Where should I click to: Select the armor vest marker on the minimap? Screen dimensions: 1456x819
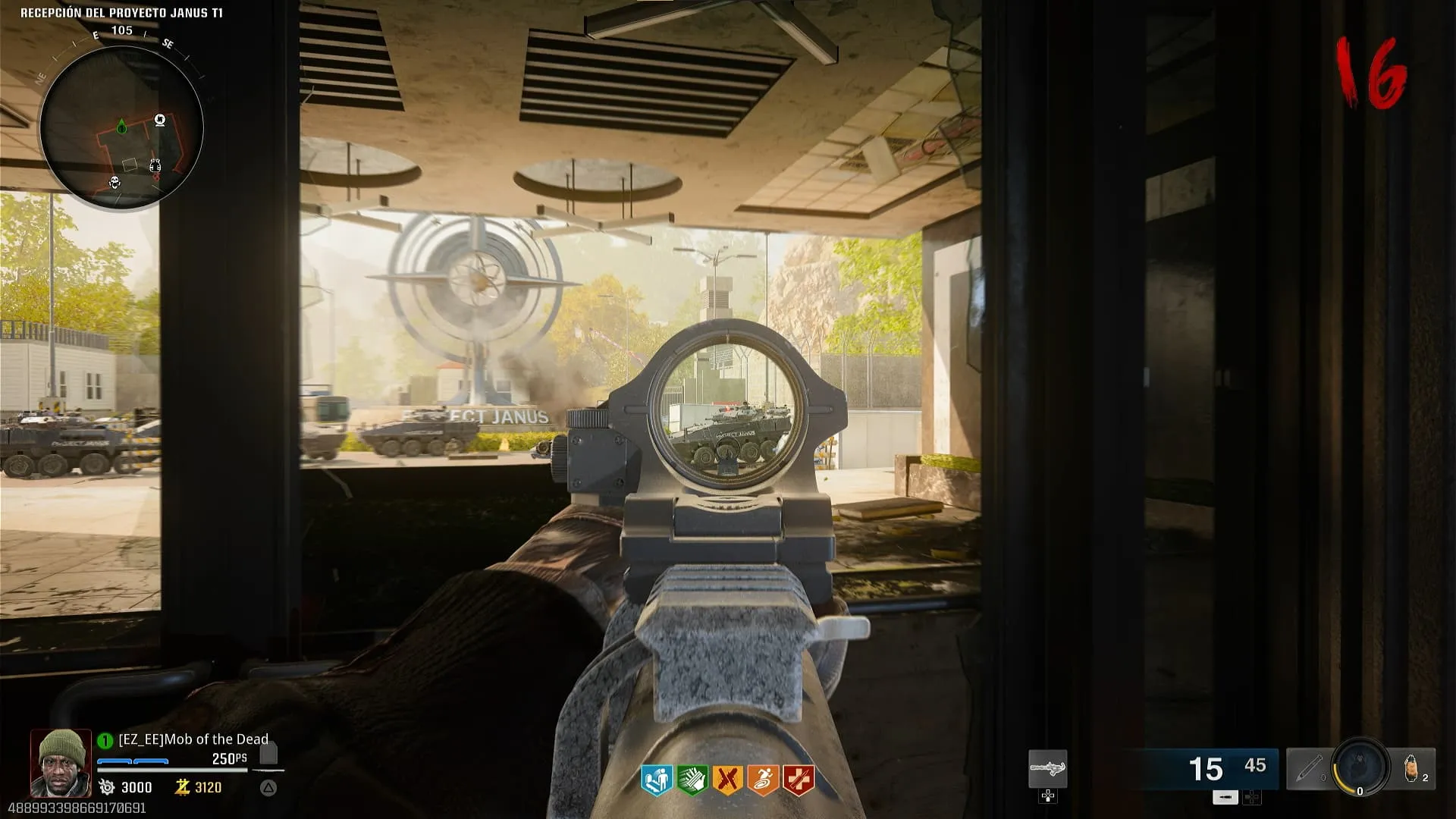pos(155,165)
